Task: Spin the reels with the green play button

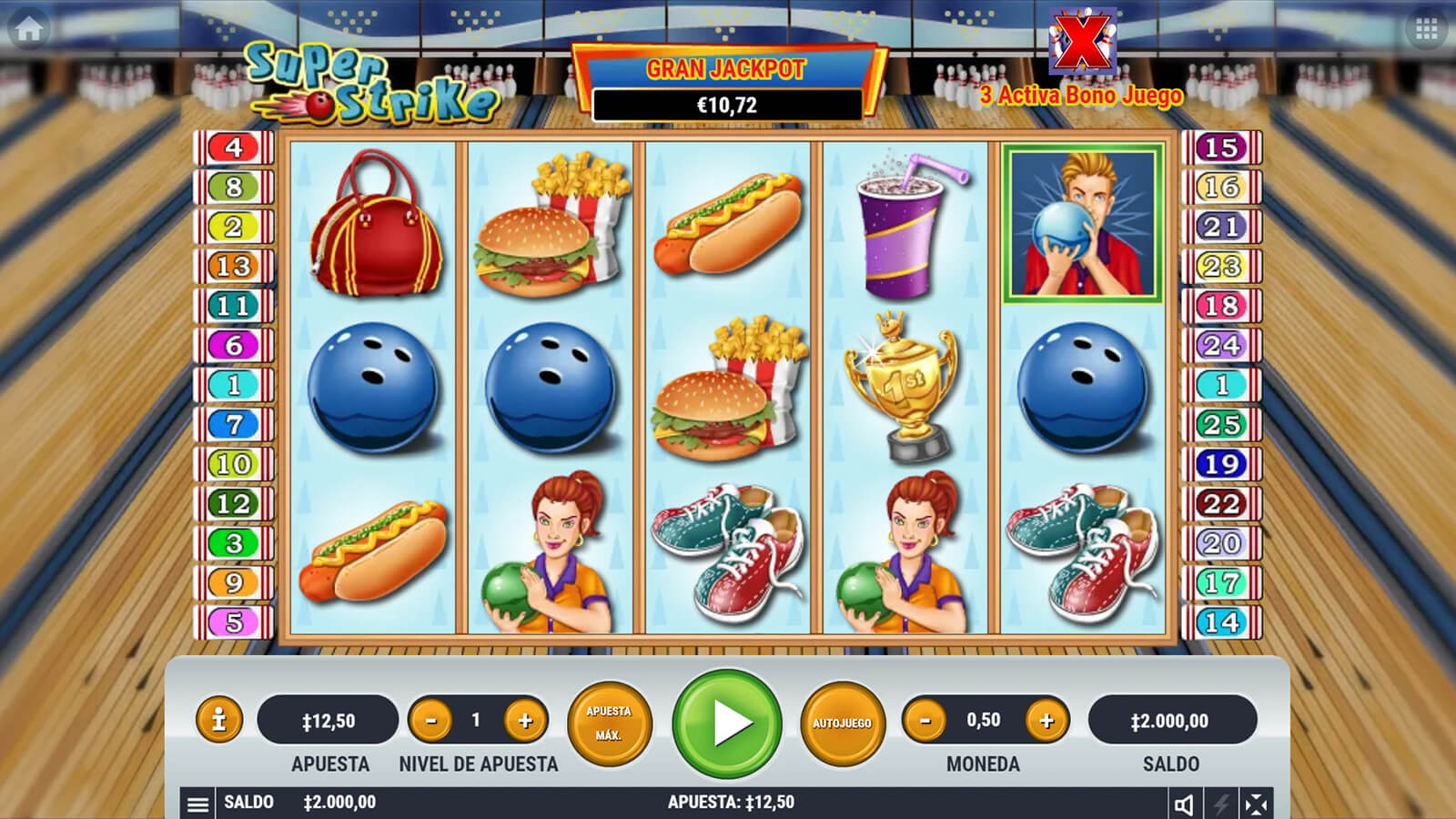Action: coord(727,723)
